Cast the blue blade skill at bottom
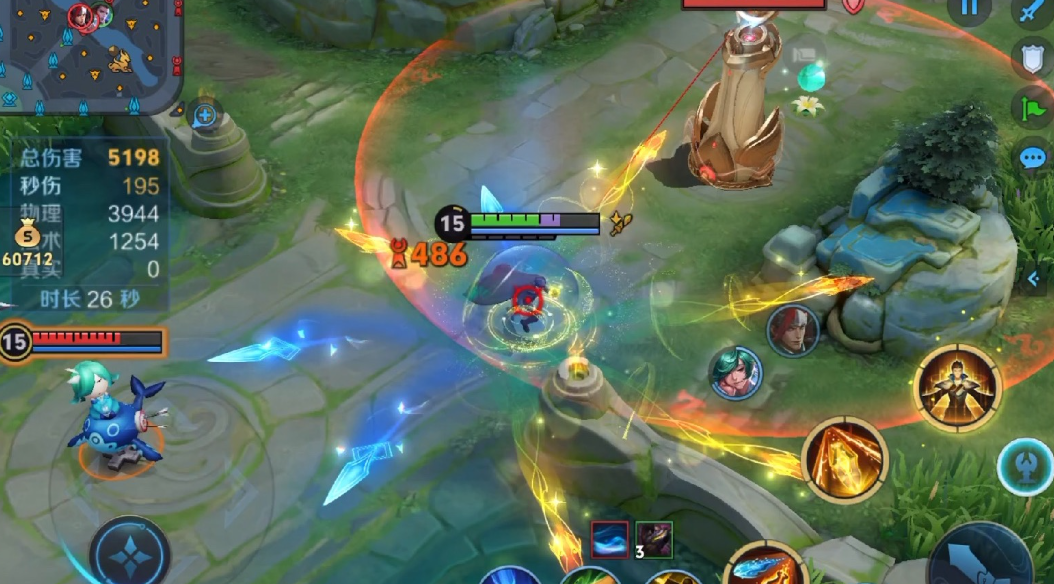 click(765, 568)
